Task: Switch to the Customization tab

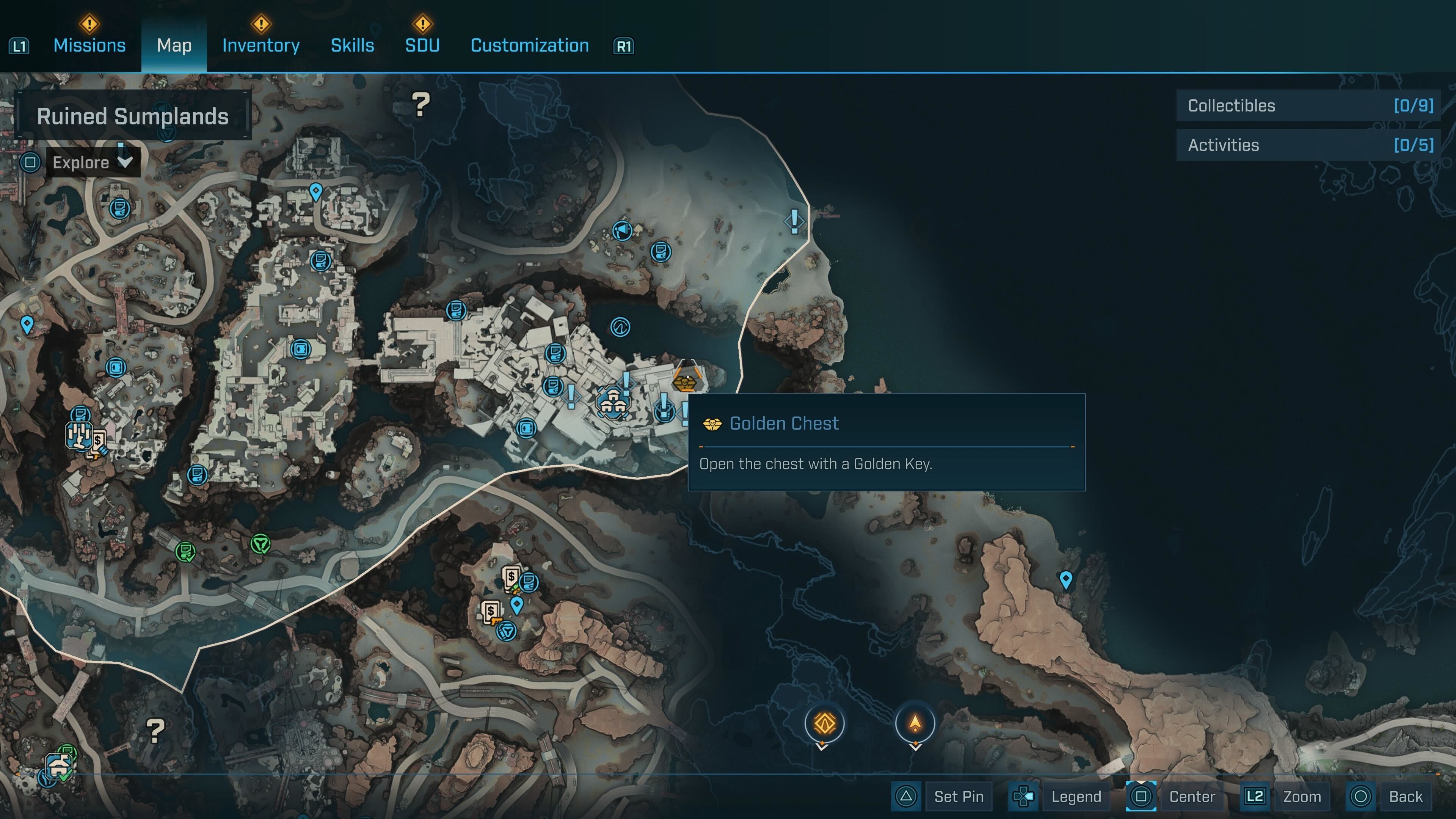Action: click(530, 45)
